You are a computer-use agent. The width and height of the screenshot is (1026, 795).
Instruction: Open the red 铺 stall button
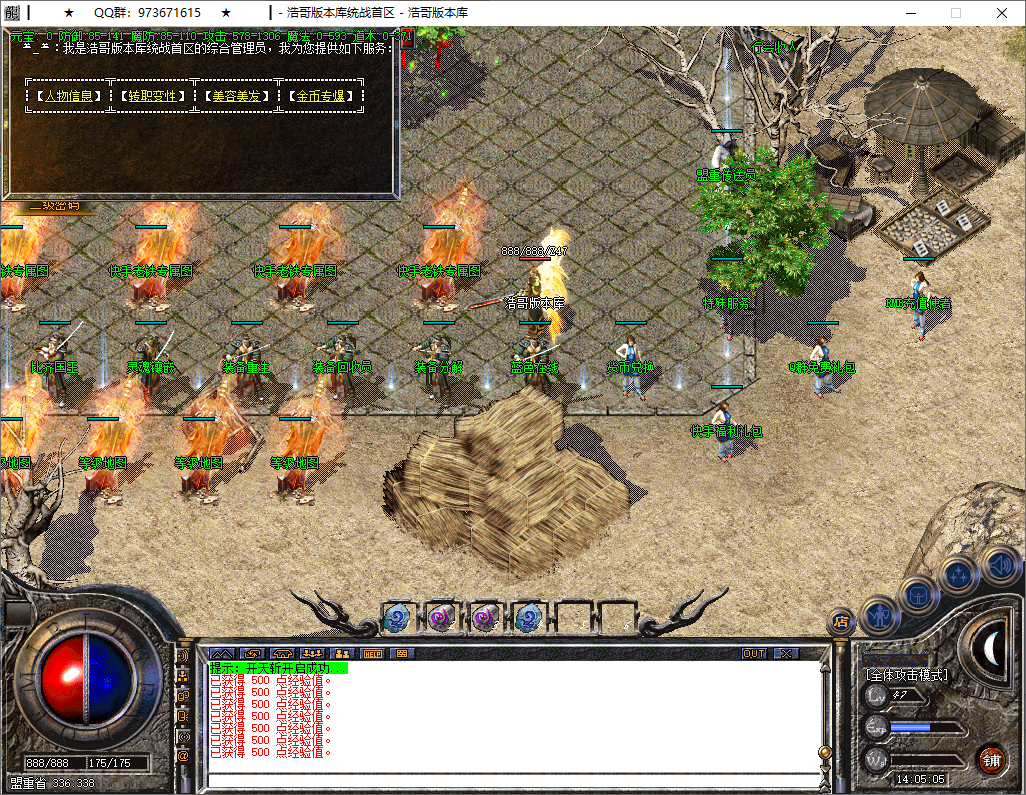point(991,759)
